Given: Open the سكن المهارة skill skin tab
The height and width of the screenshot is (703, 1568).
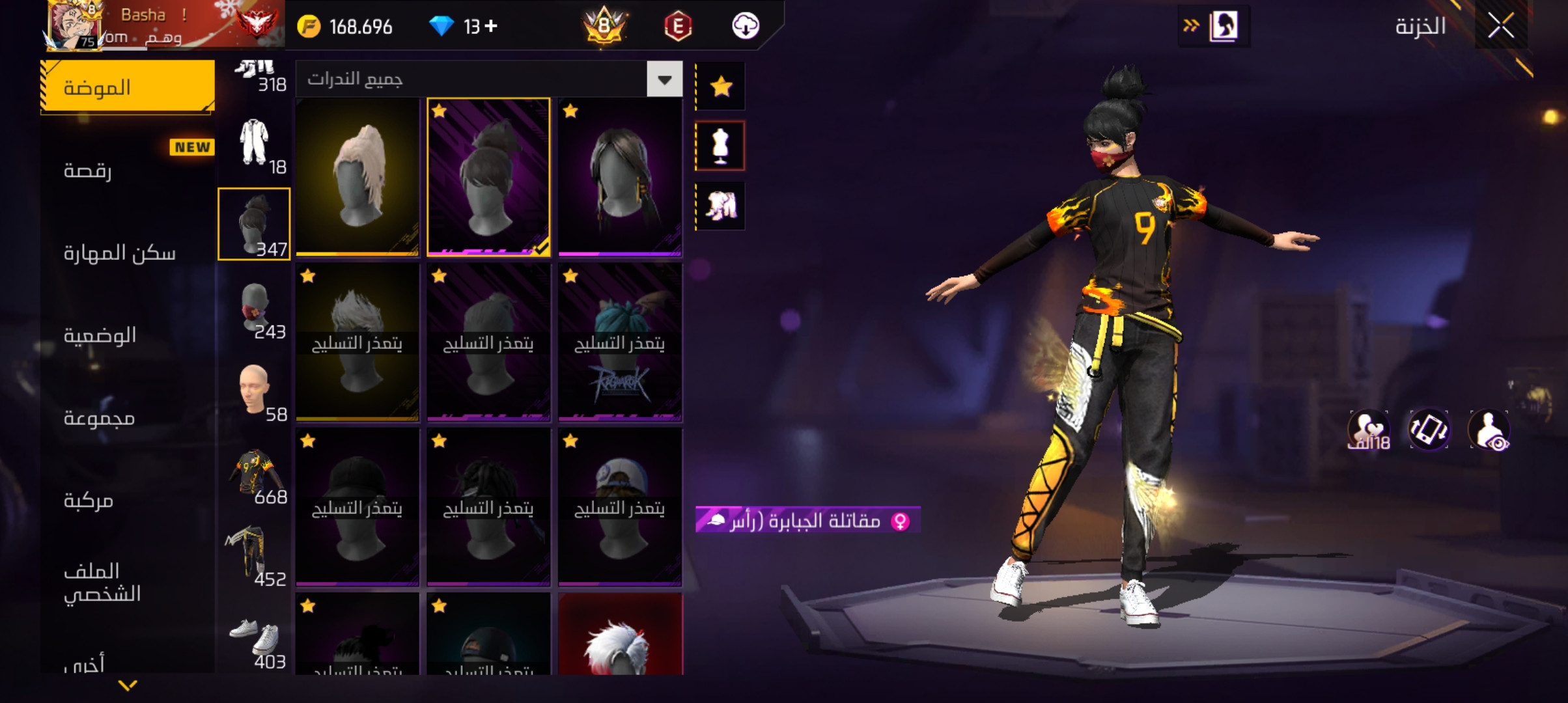Looking at the screenshot, I should pos(128,253).
